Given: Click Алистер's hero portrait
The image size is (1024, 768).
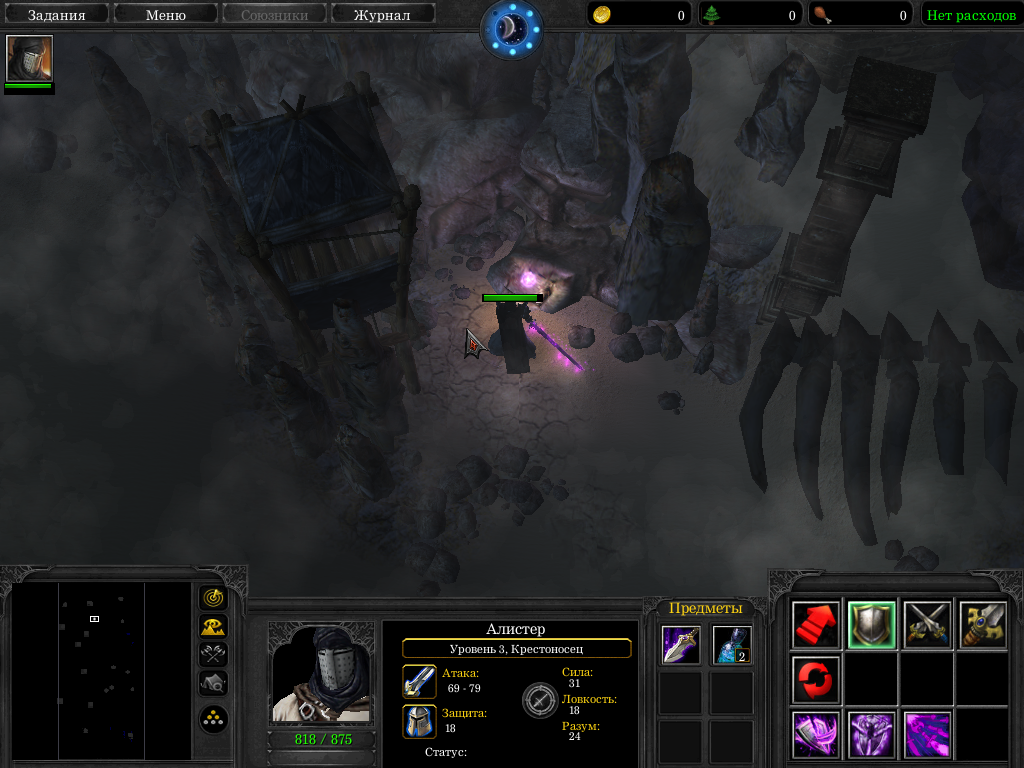Looking at the screenshot, I should (x=321, y=675).
